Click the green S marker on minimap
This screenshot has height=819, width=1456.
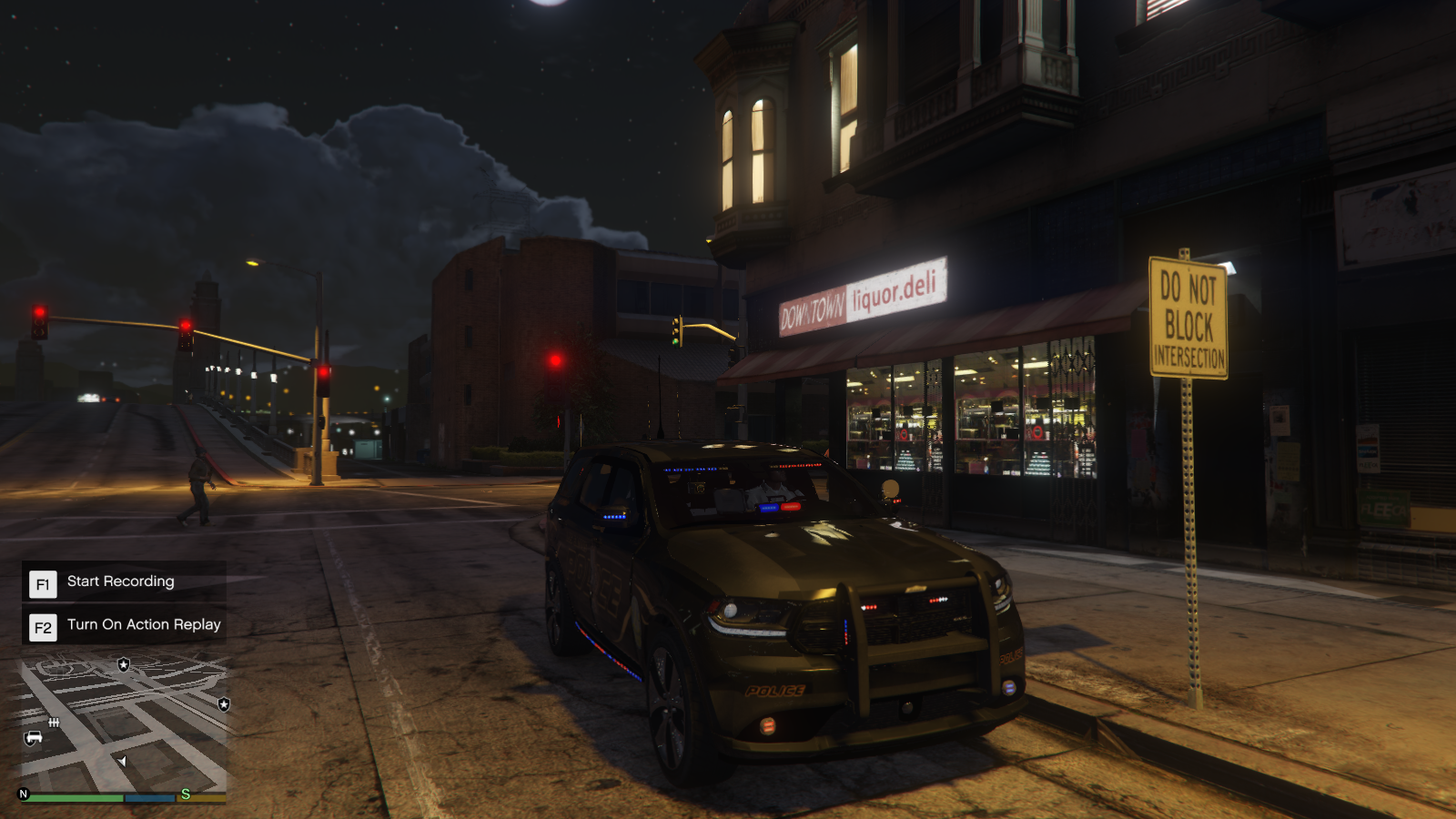(x=186, y=794)
